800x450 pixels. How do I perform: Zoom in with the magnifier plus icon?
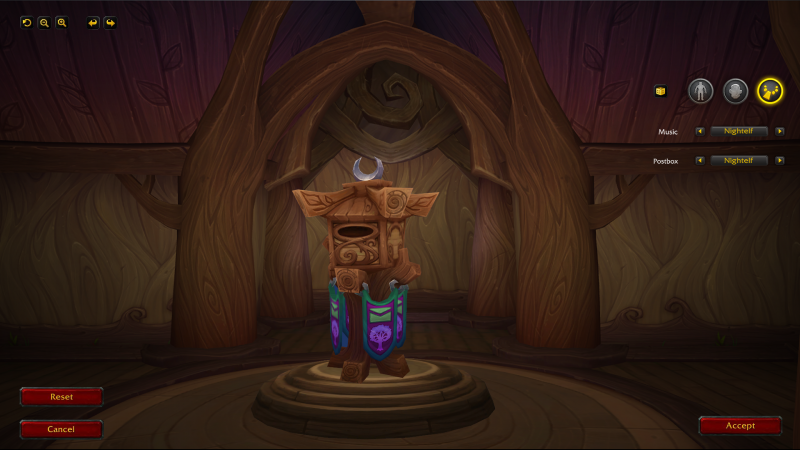(x=61, y=22)
